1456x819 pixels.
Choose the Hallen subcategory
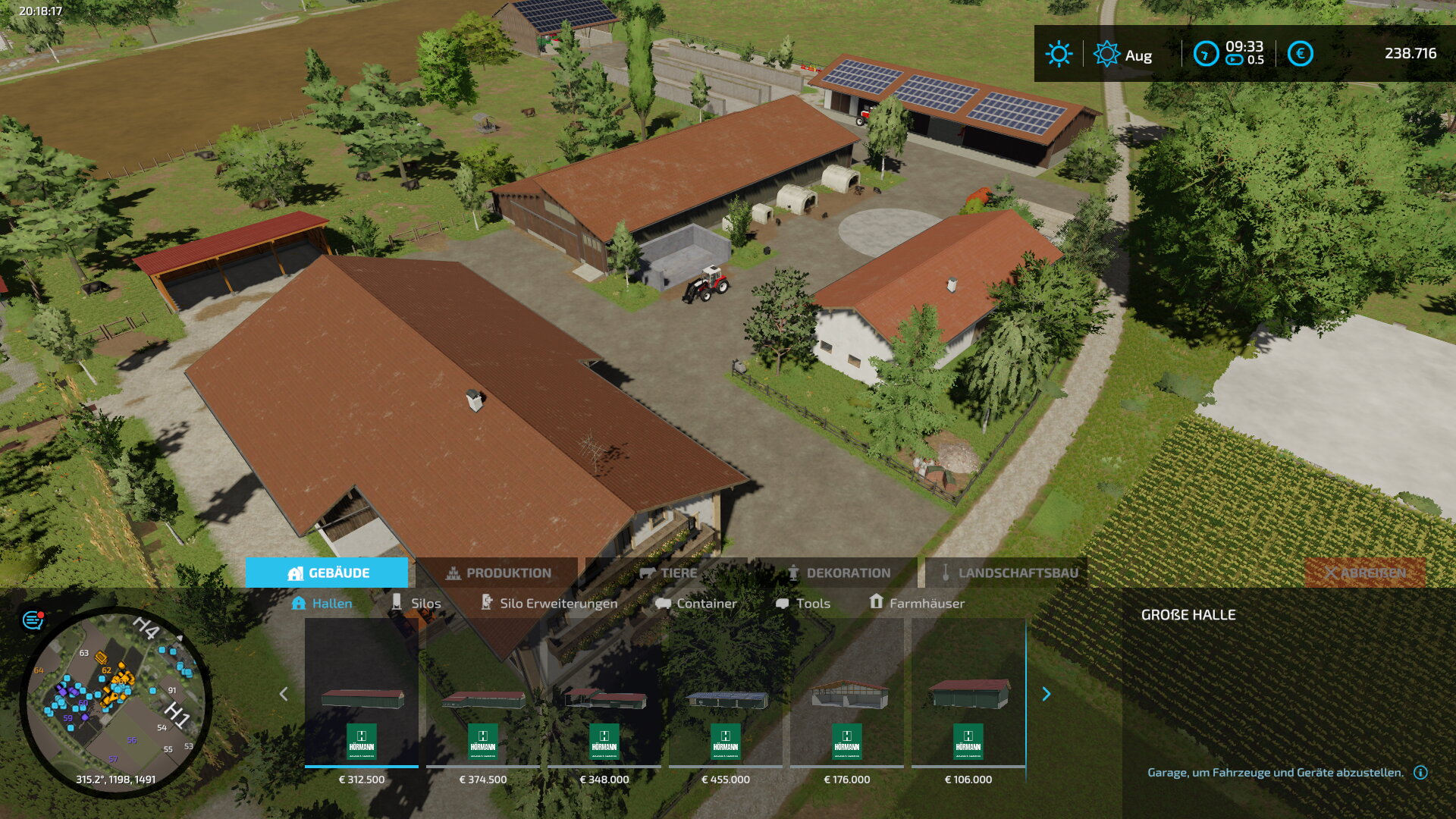click(322, 603)
